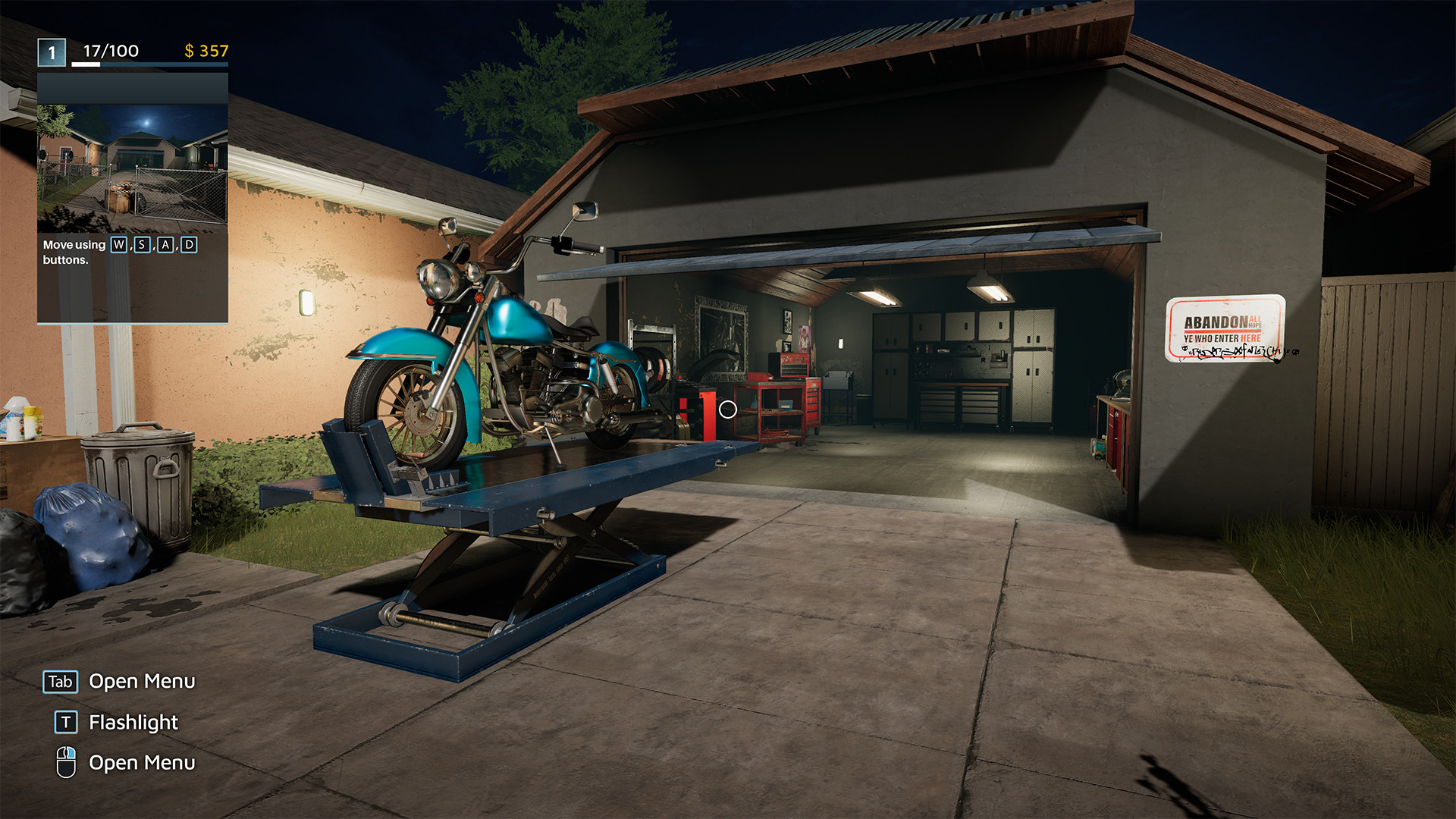Screen dimensions: 1456x819
Task: Open Menu via the mouse prompt label
Action: coord(143,763)
